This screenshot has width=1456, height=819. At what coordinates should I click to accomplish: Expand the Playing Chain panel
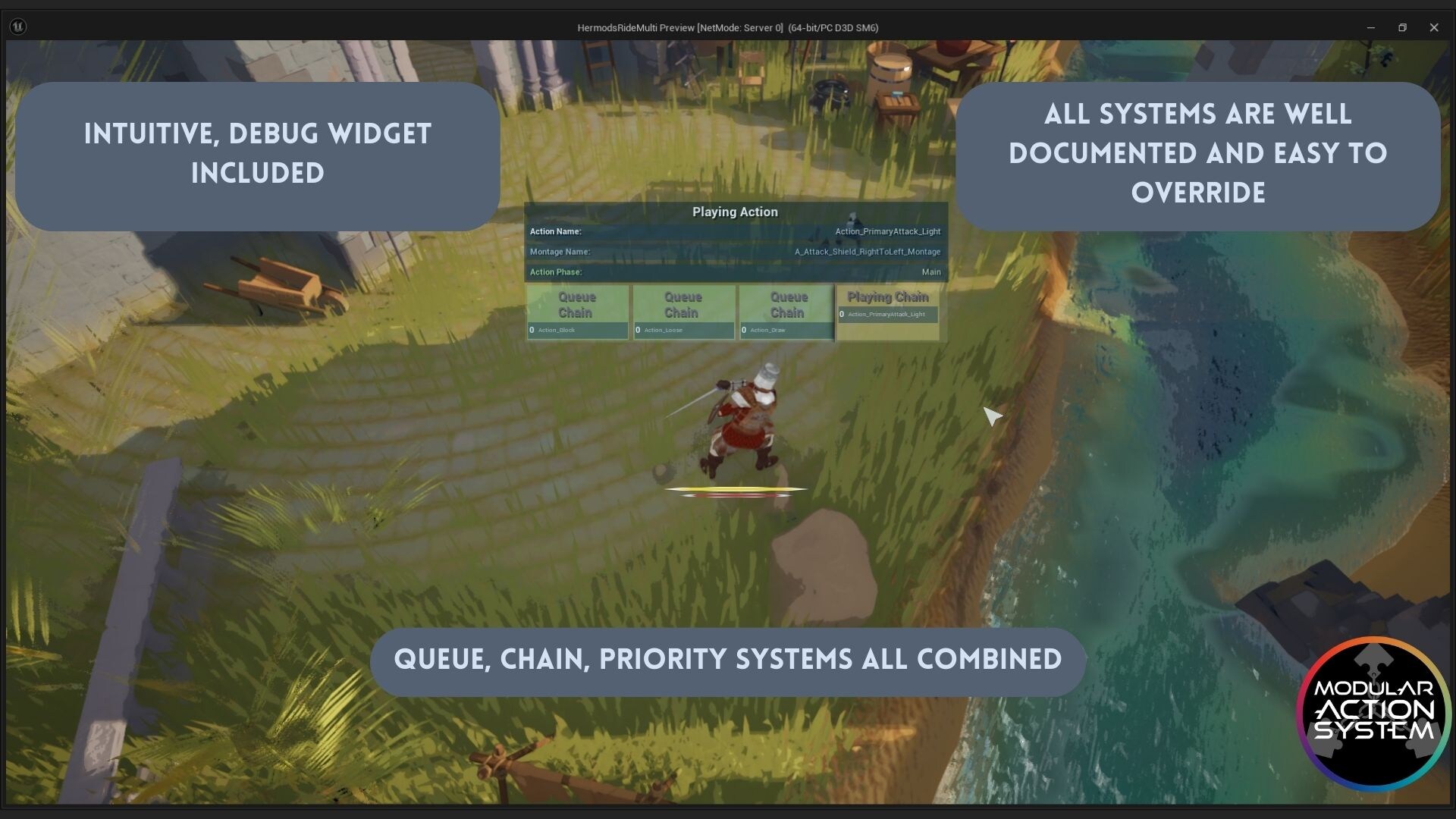click(887, 297)
